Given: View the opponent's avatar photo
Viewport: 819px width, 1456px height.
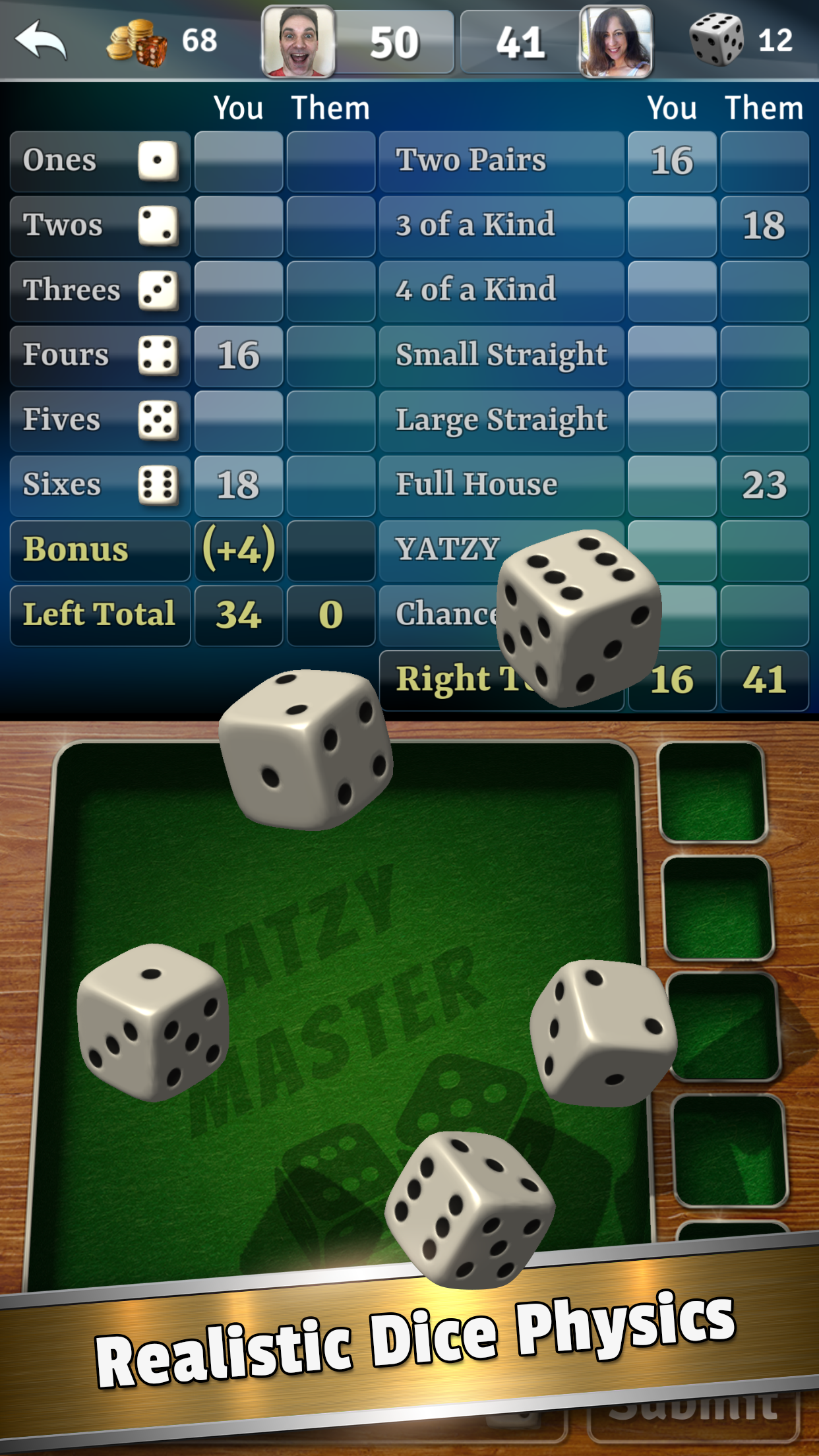Looking at the screenshot, I should click(616, 42).
